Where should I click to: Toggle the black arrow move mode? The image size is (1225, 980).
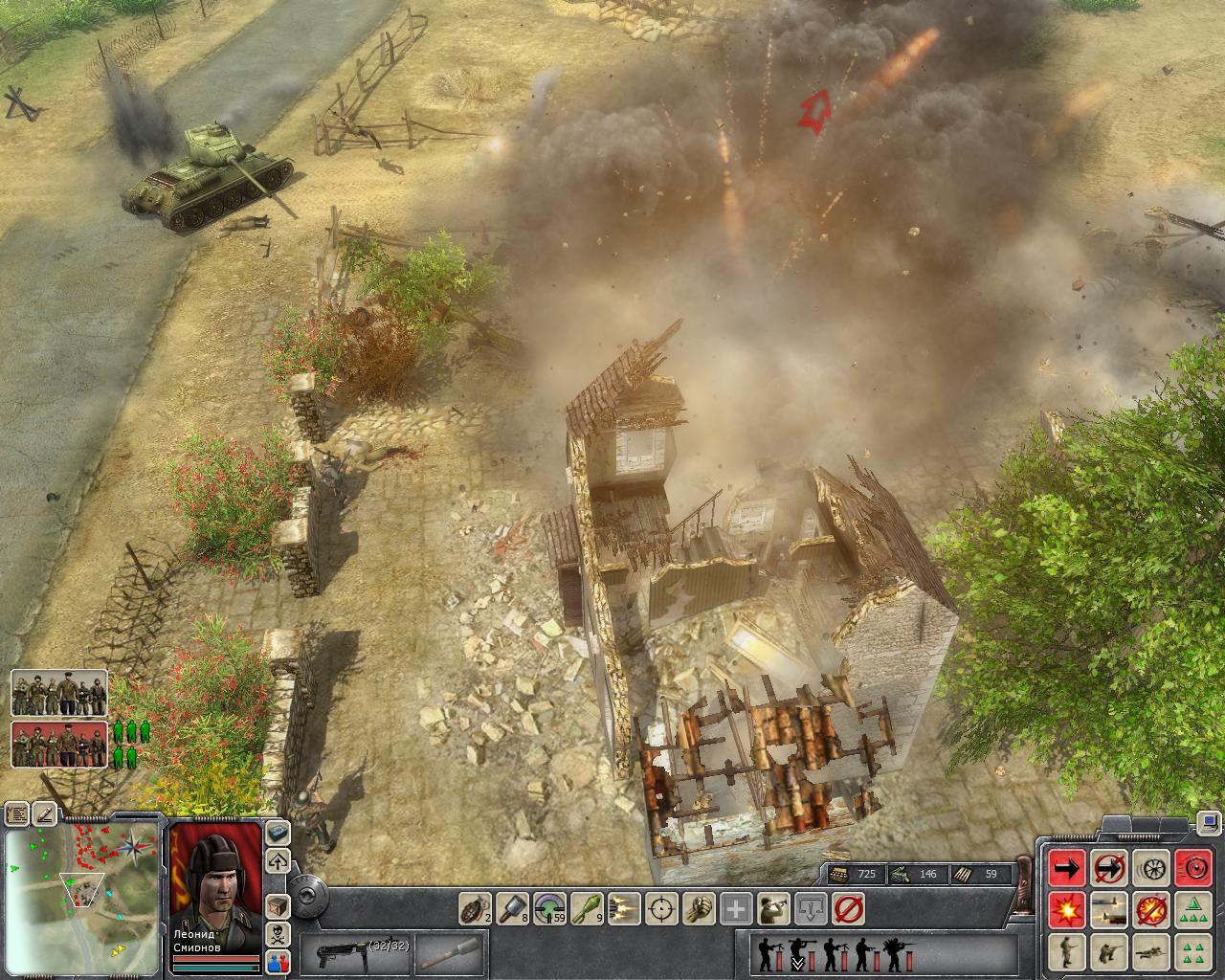[1067, 868]
